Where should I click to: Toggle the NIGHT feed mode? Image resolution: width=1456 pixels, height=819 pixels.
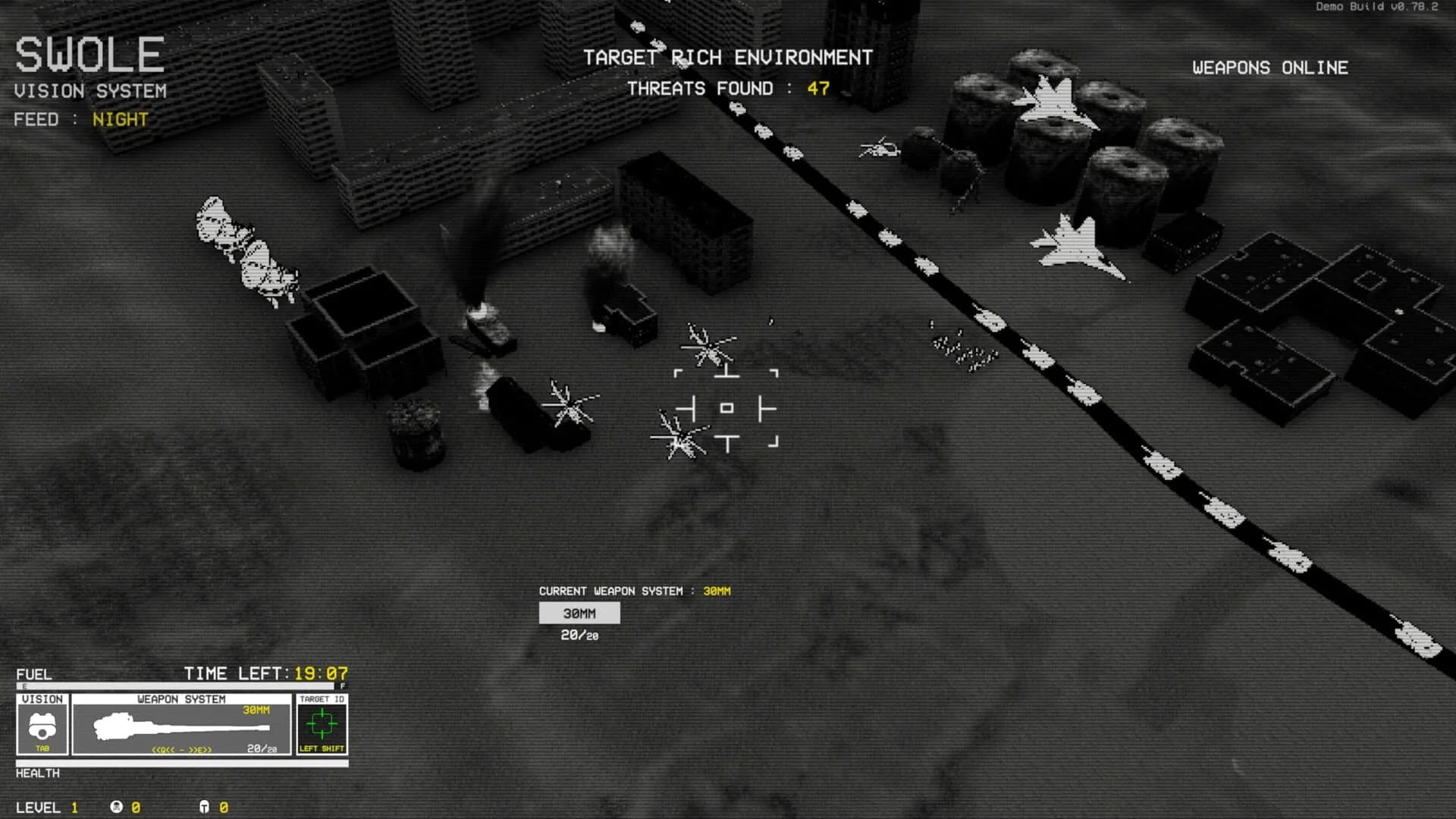click(x=119, y=119)
